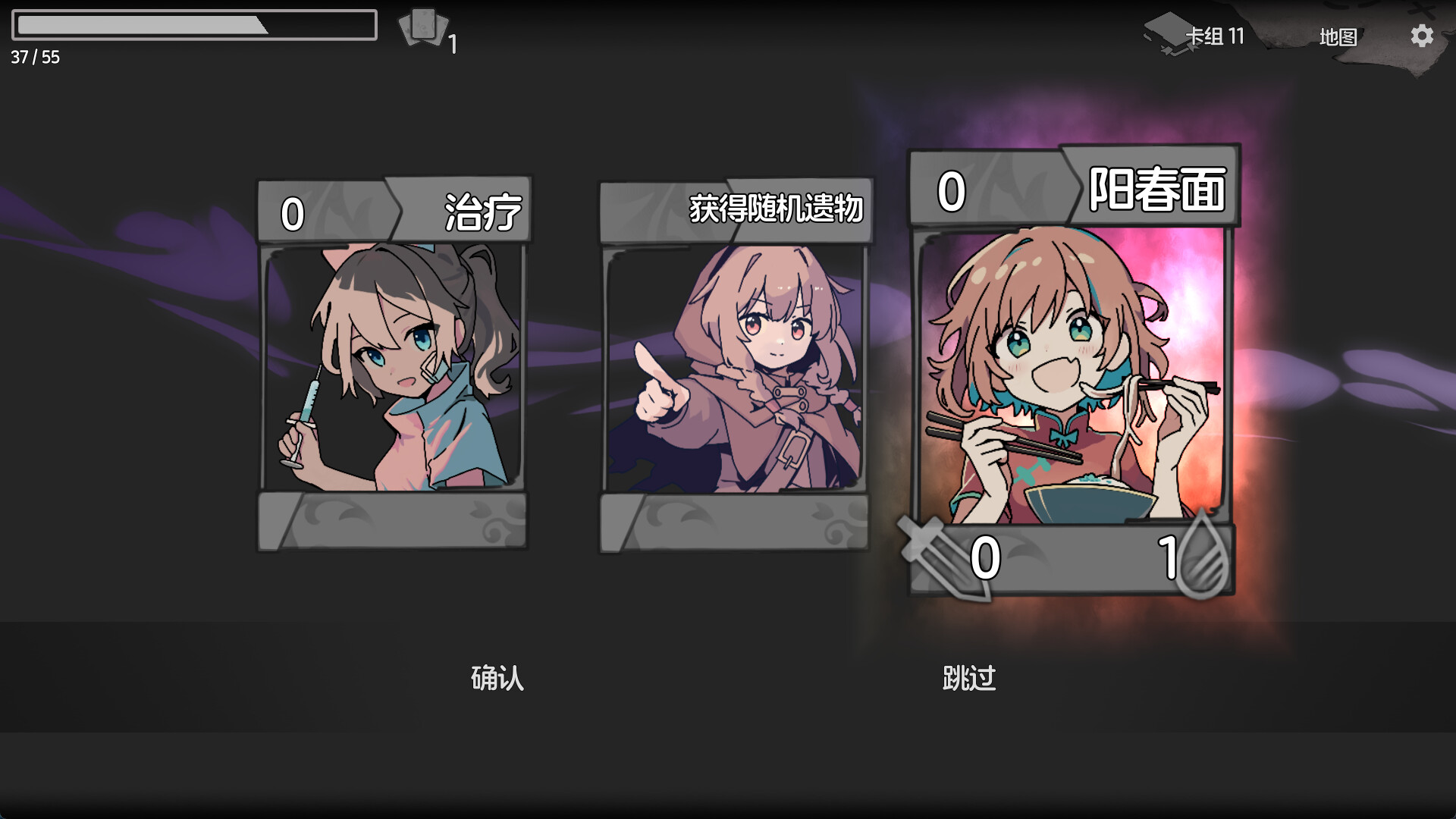Click the cost badge on the 阳春面 card

point(950,190)
